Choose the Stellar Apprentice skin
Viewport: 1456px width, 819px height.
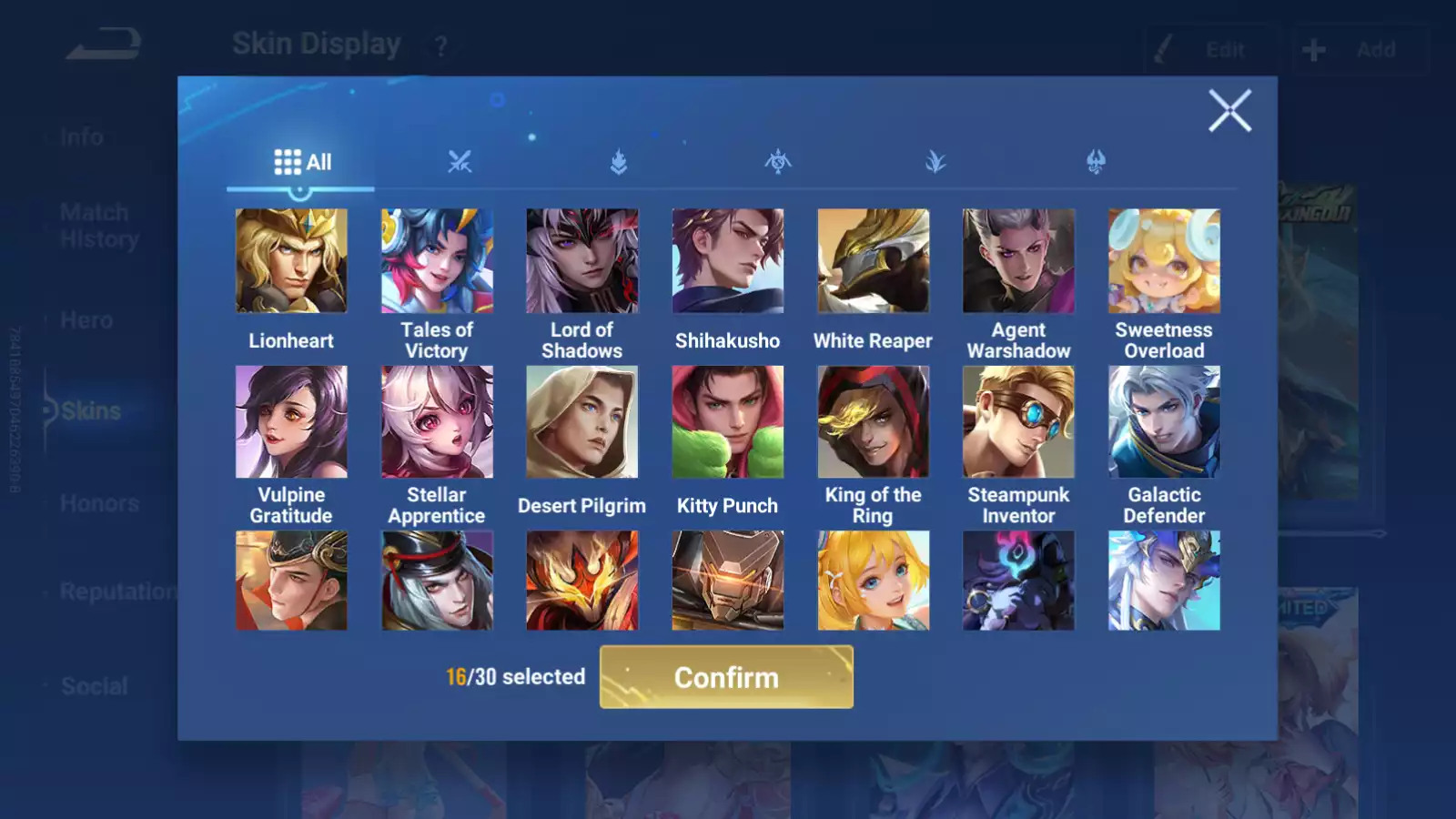tap(437, 422)
